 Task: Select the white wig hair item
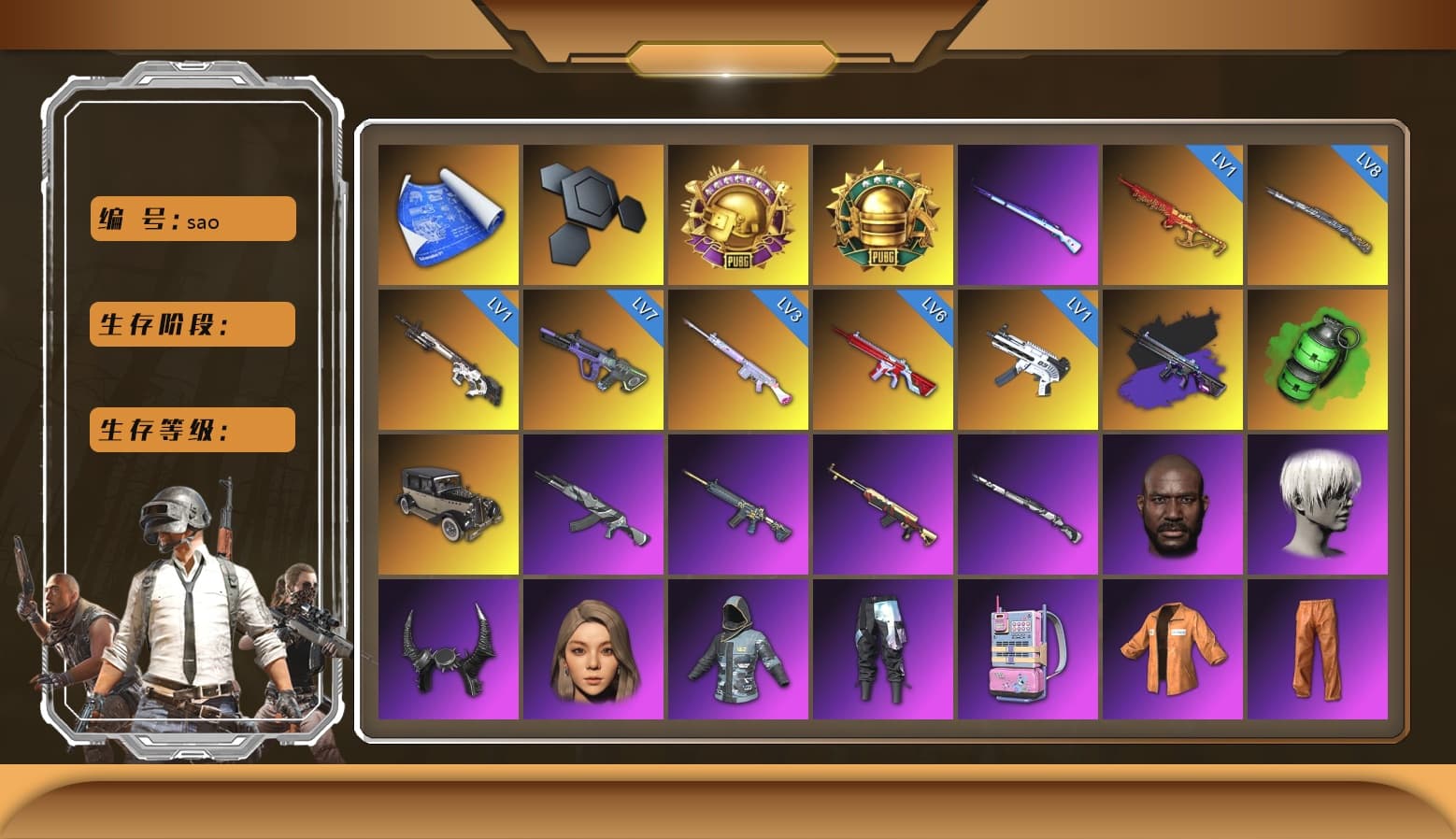(x=1318, y=505)
